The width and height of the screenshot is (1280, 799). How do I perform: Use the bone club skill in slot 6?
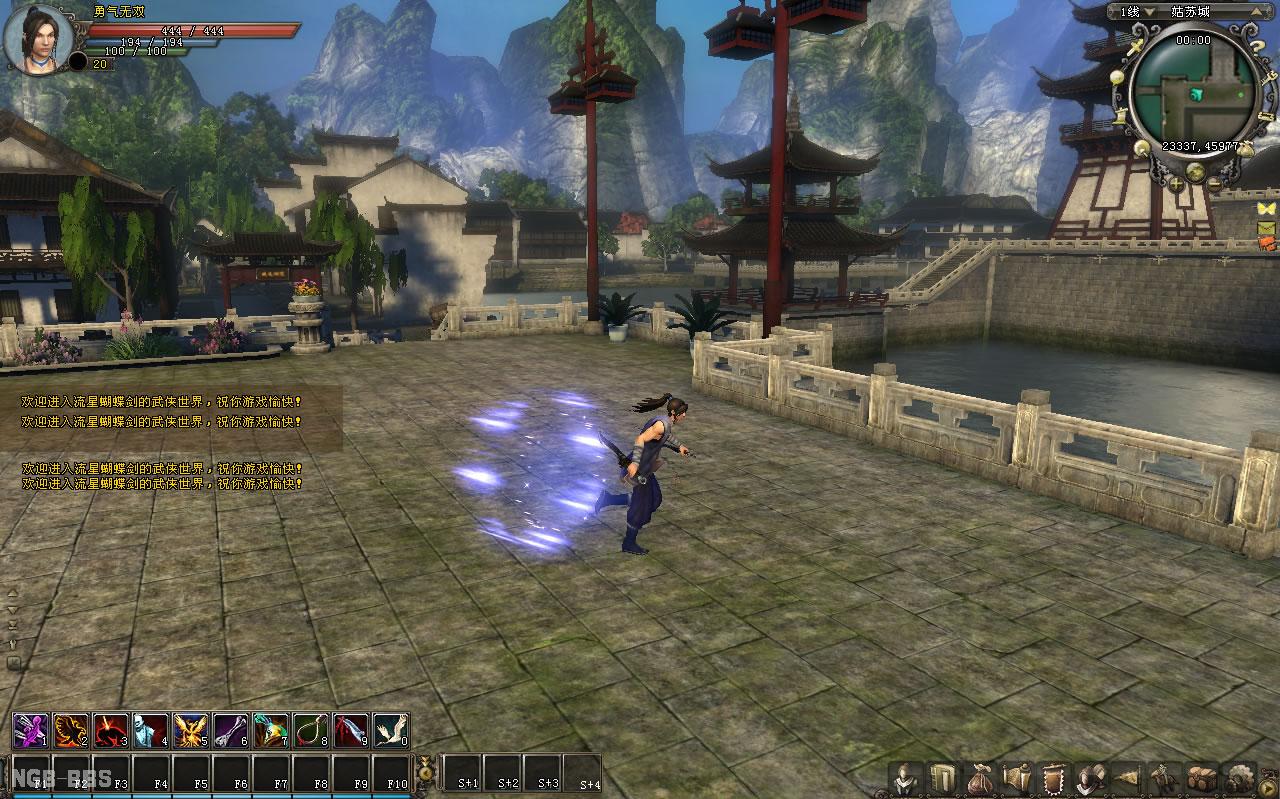(230, 731)
